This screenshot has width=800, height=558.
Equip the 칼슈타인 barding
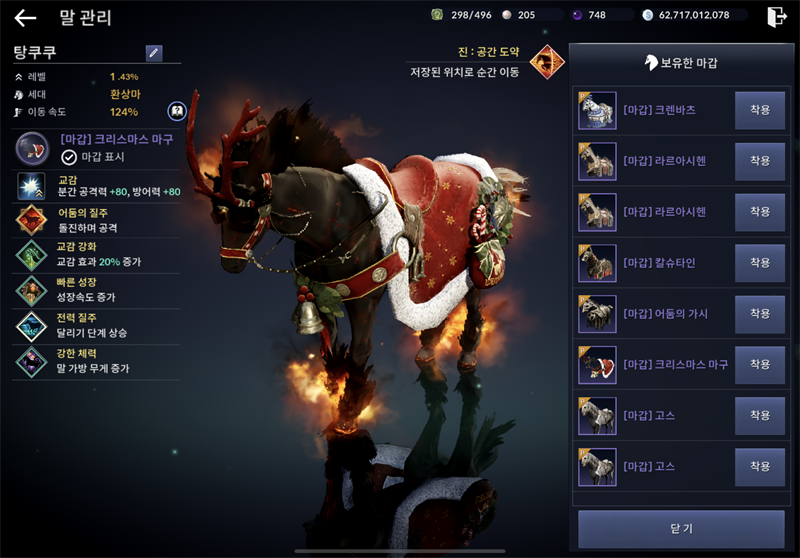pyautogui.click(x=759, y=263)
